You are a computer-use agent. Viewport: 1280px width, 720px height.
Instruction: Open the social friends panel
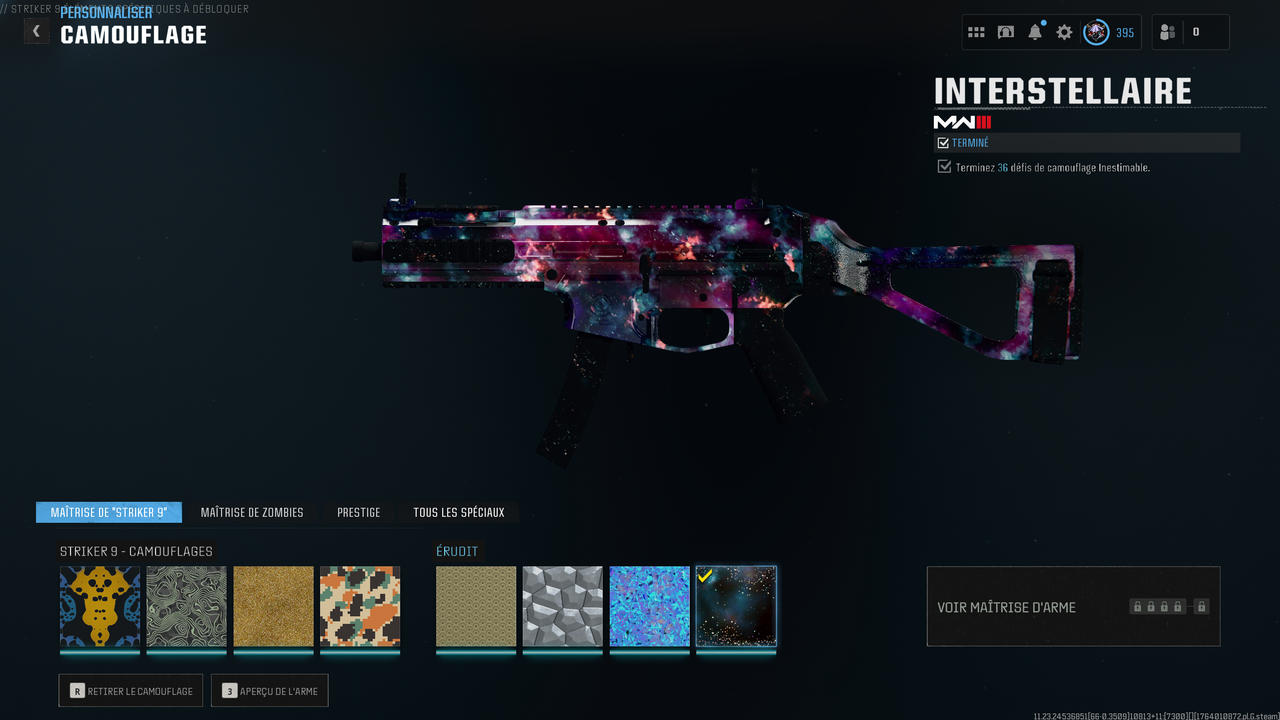click(1168, 32)
